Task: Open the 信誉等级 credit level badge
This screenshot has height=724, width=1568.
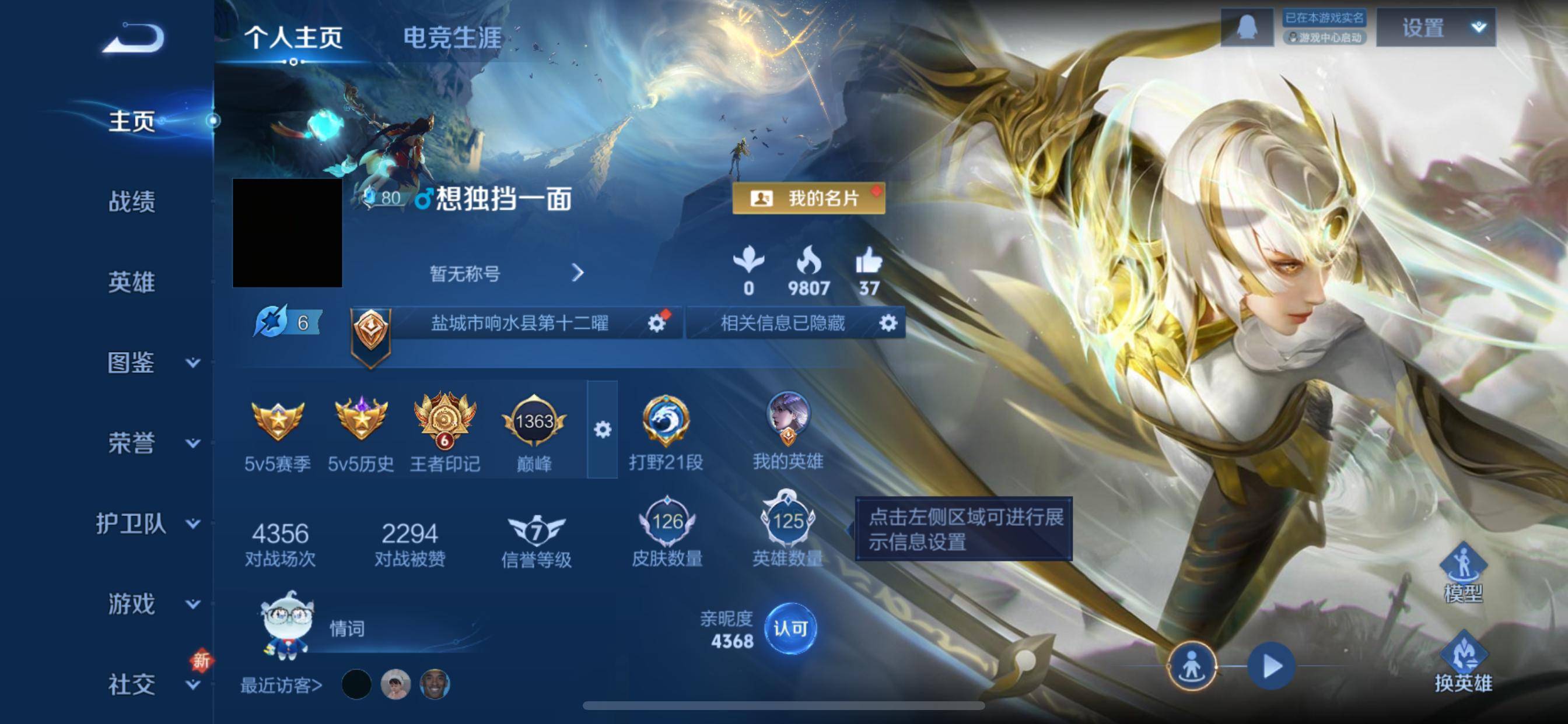Action: (x=535, y=531)
